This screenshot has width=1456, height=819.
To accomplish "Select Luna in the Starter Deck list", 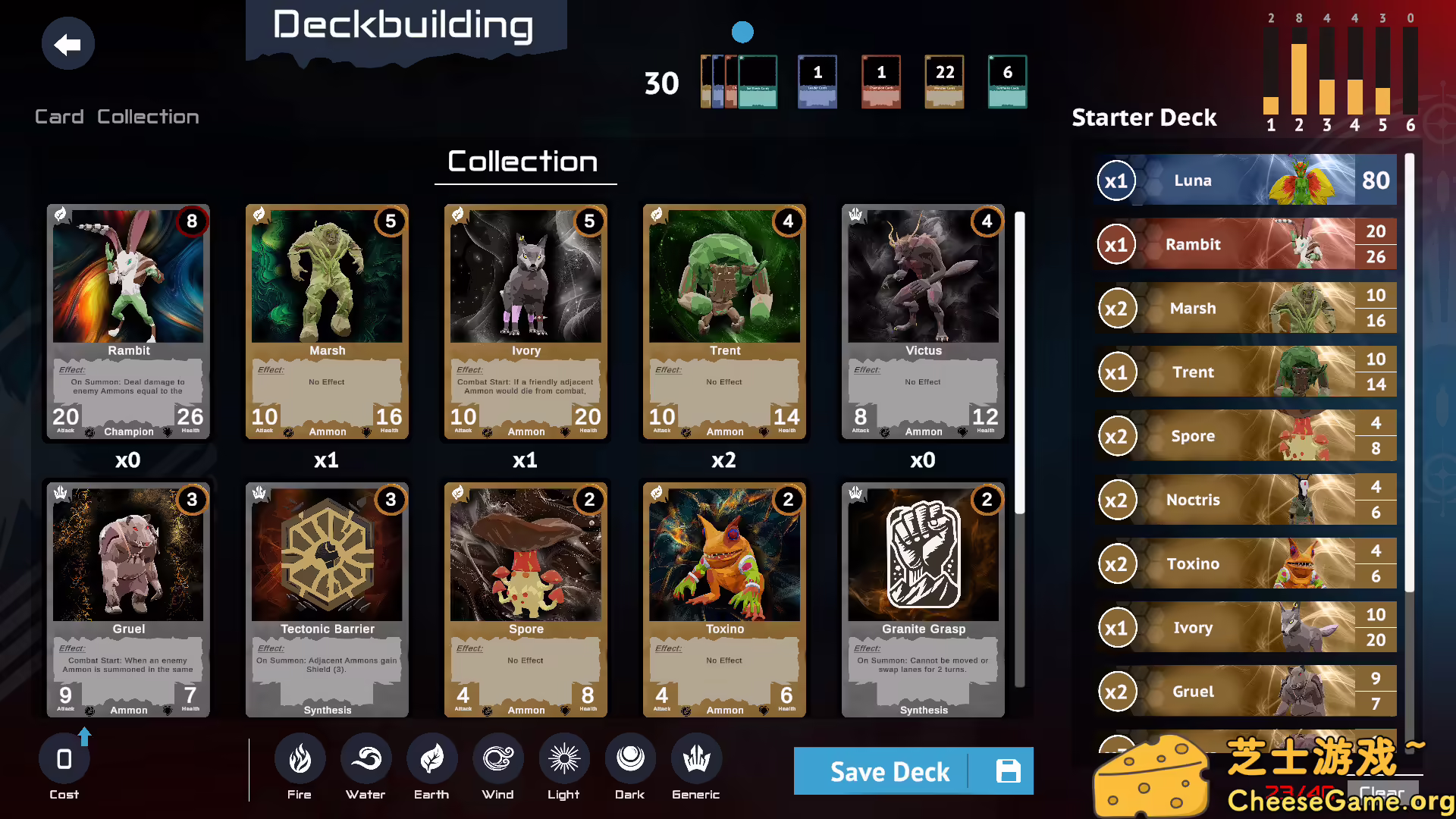I will point(1244,180).
